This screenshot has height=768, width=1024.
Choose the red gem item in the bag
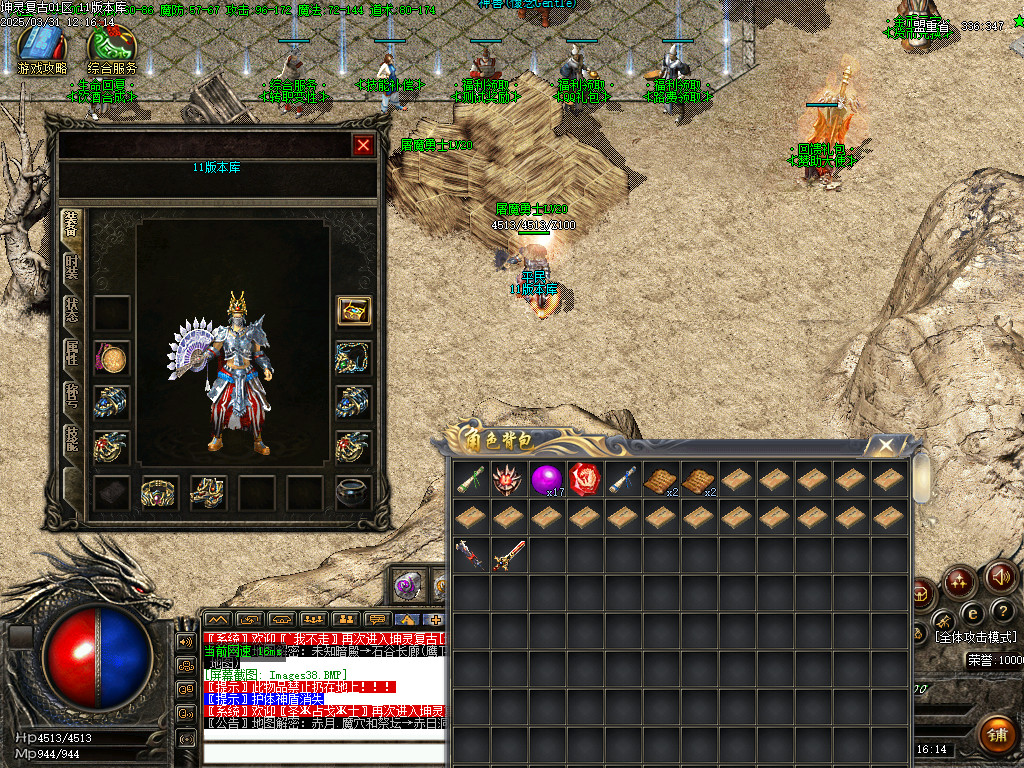(x=585, y=480)
